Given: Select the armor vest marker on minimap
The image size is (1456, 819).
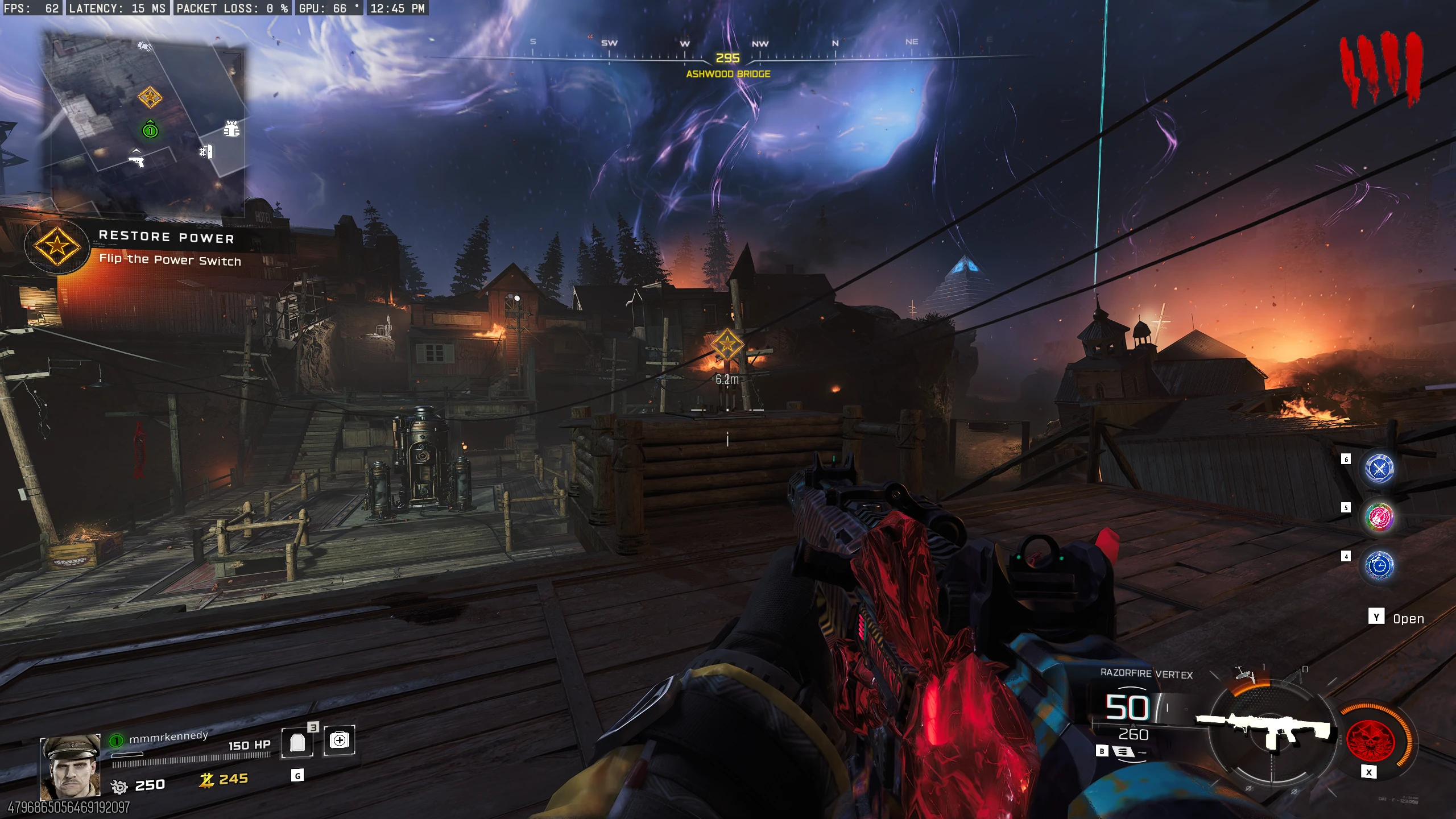Looking at the screenshot, I should click(231, 129).
